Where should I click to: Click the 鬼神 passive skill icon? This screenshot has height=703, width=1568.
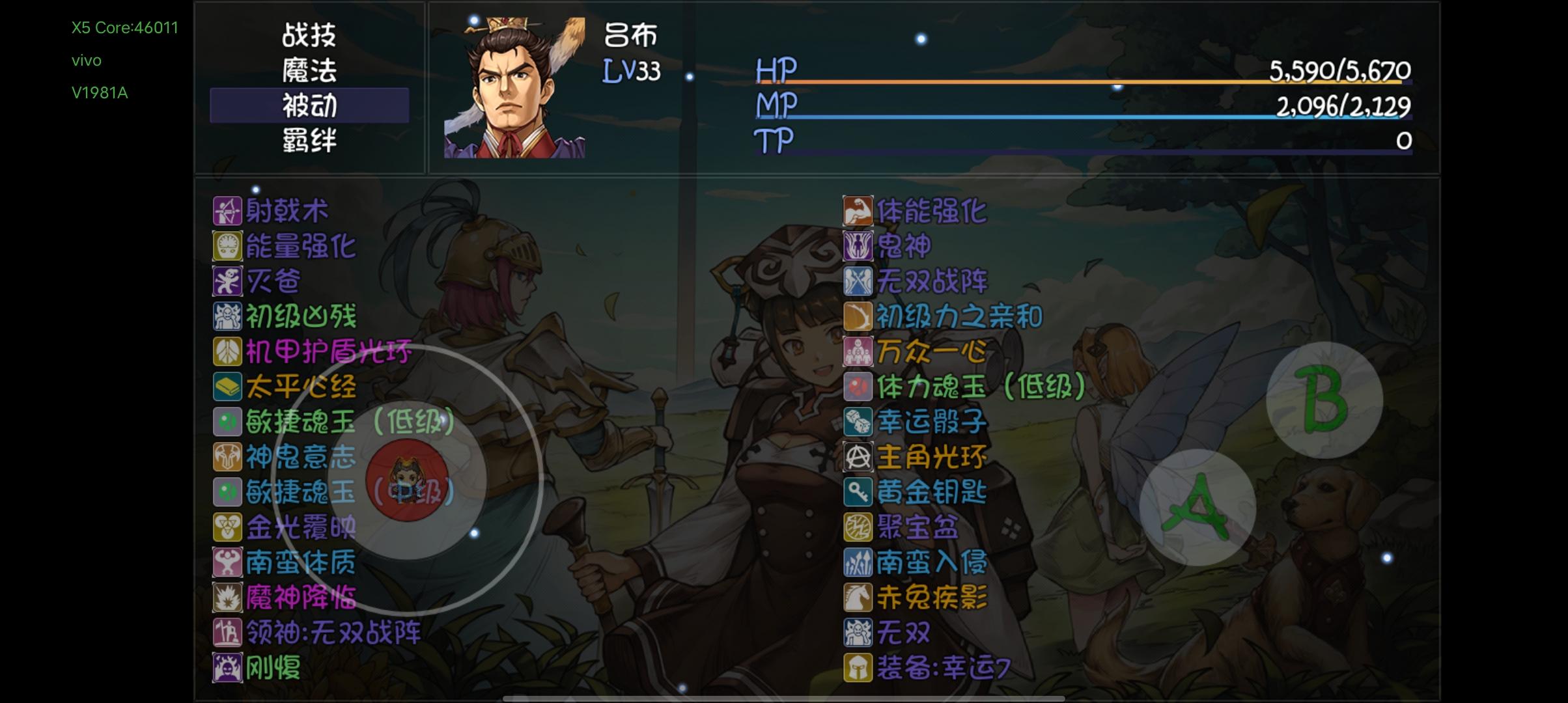point(858,246)
